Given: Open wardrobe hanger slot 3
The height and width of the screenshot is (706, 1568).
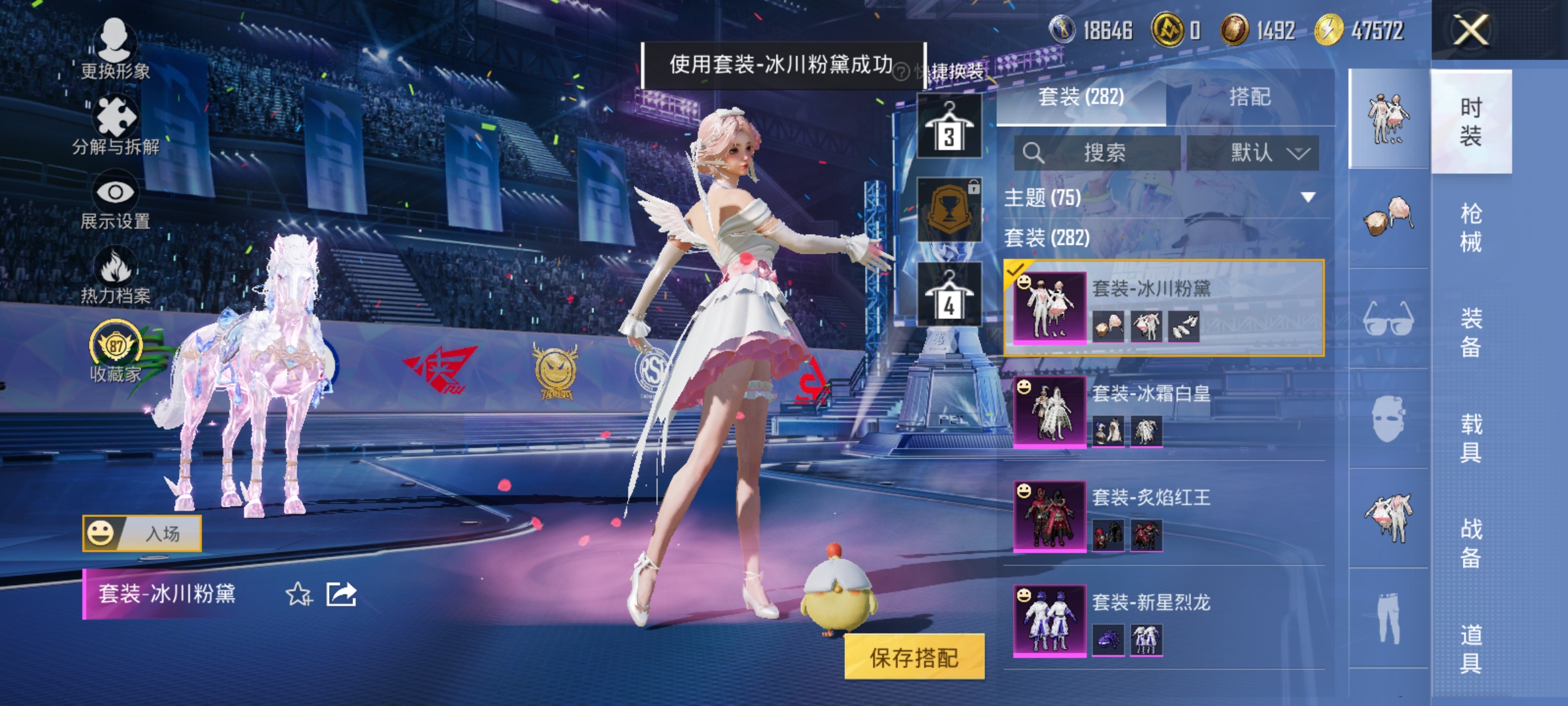Looking at the screenshot, I should [x=949, y=126].
